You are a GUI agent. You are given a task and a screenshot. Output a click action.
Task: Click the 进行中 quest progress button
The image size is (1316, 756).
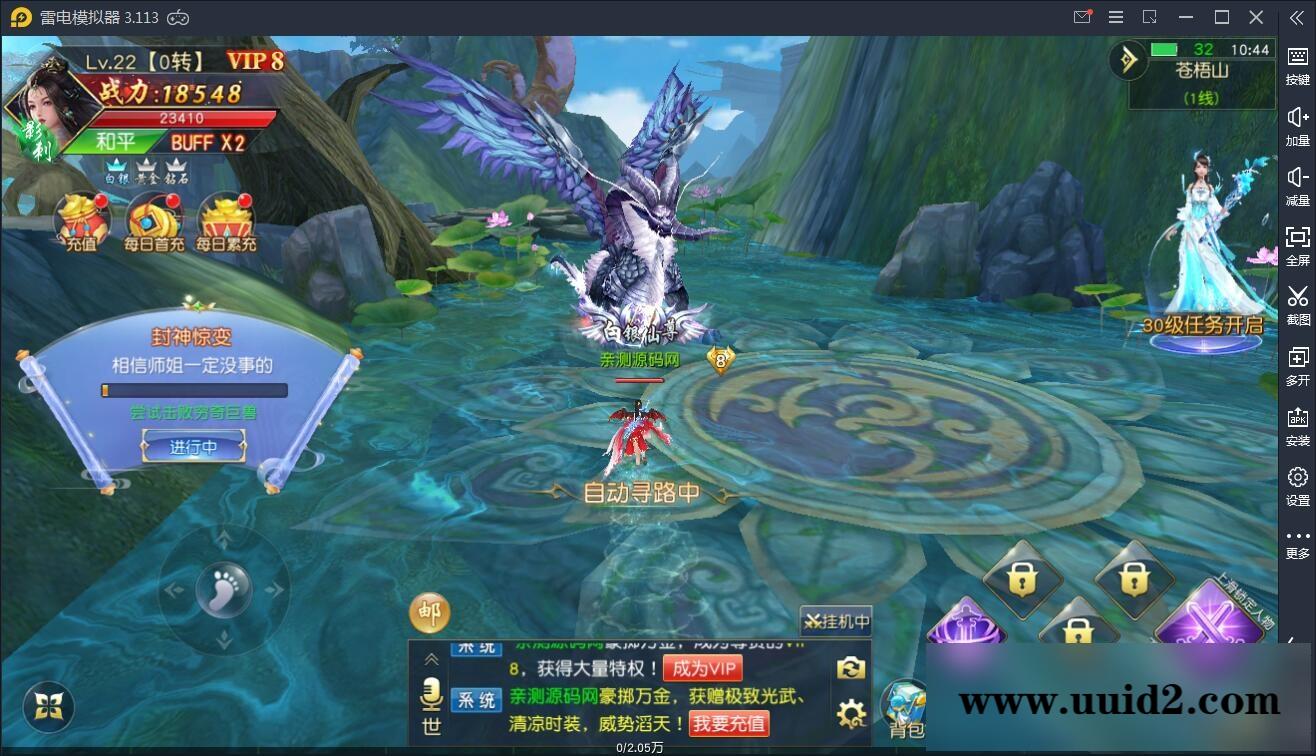pyautogui.click(x=193, y=447)
